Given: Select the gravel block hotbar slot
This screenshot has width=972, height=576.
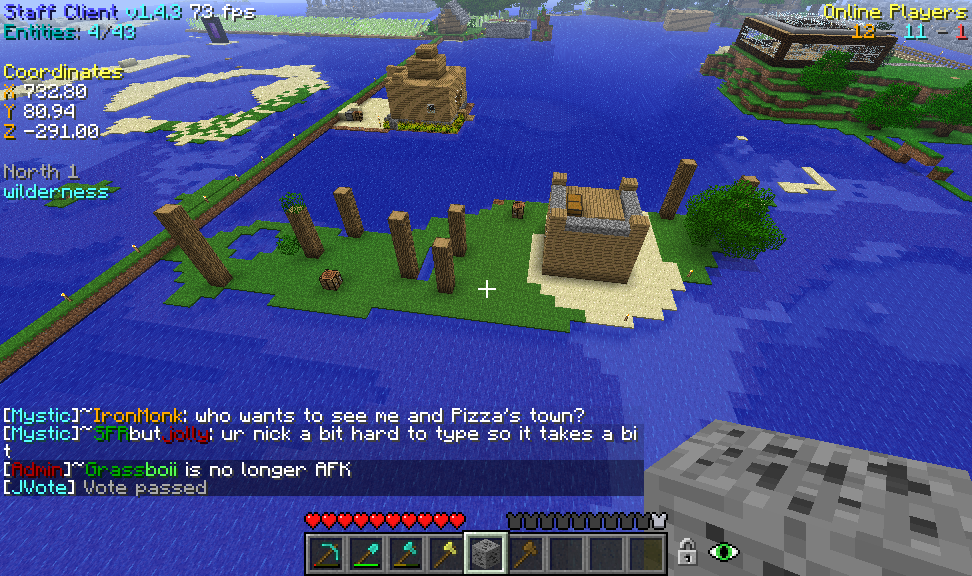Looking at the screenshot, I should click(x=486, y=553).
